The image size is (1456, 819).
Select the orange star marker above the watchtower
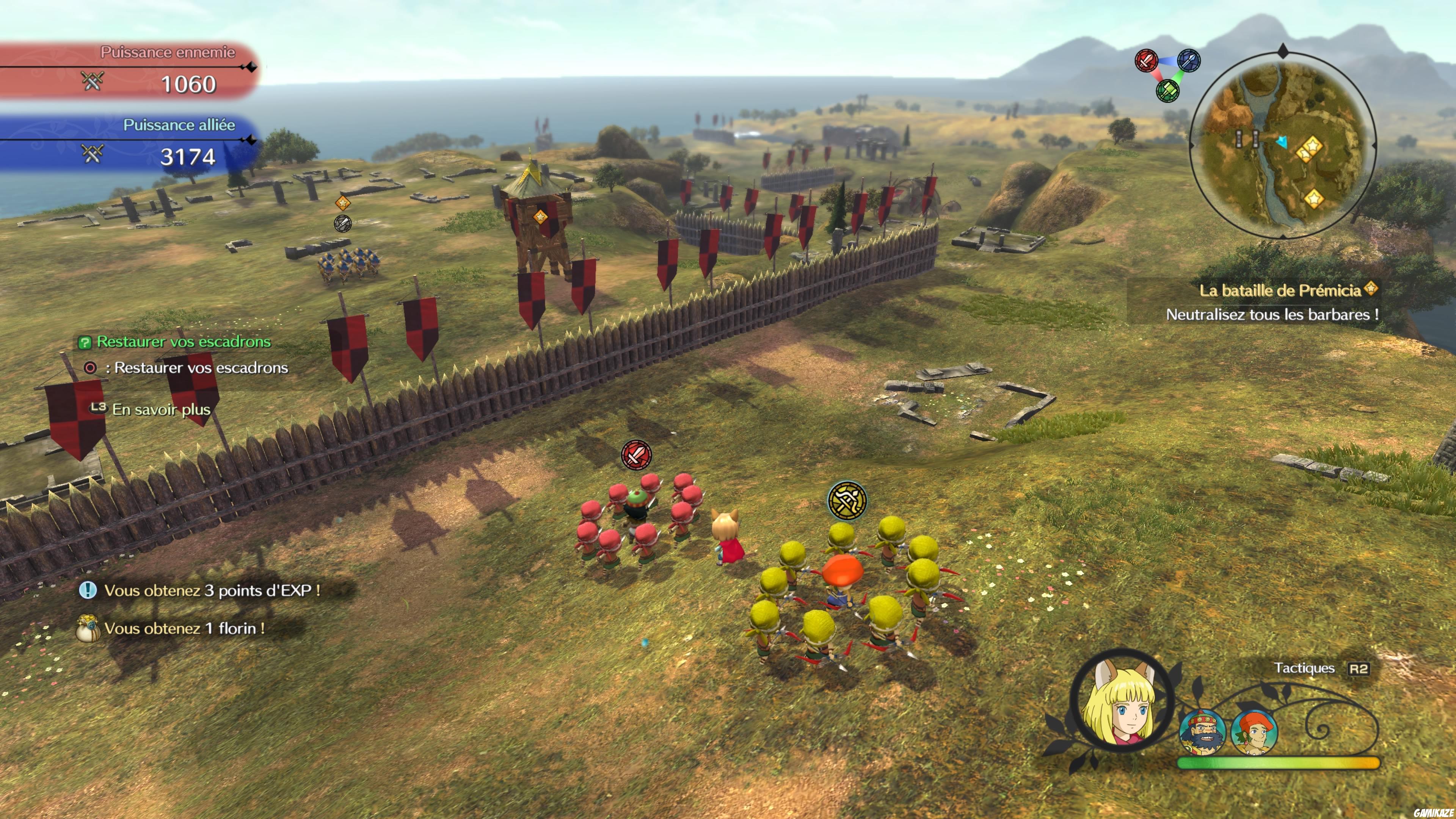pyautogui.click(x=540, y=217)
